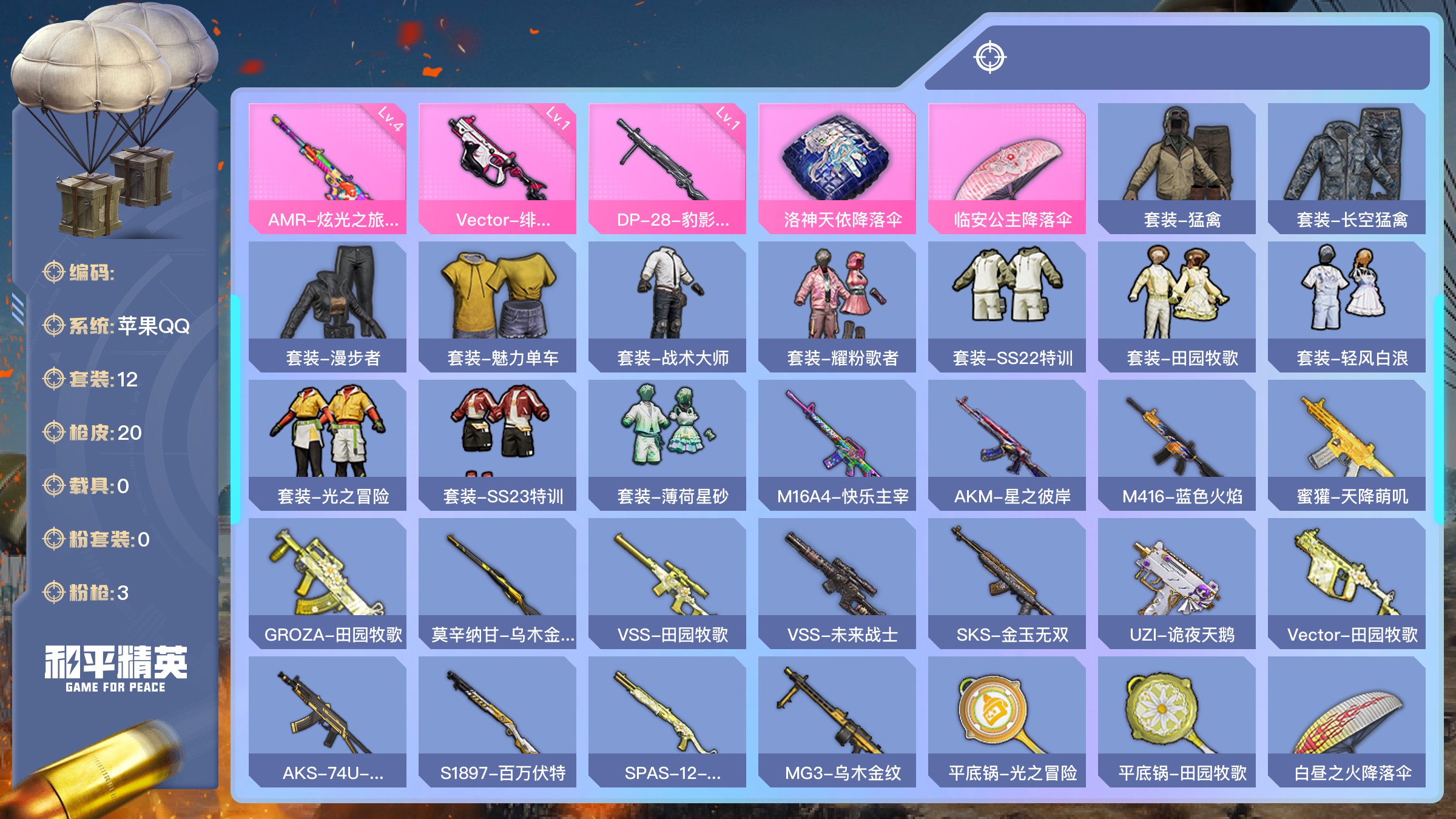Choose the 平底锅-光之冒险 pan skin
1456x819 pixels.
click(x=1007, y=721)
